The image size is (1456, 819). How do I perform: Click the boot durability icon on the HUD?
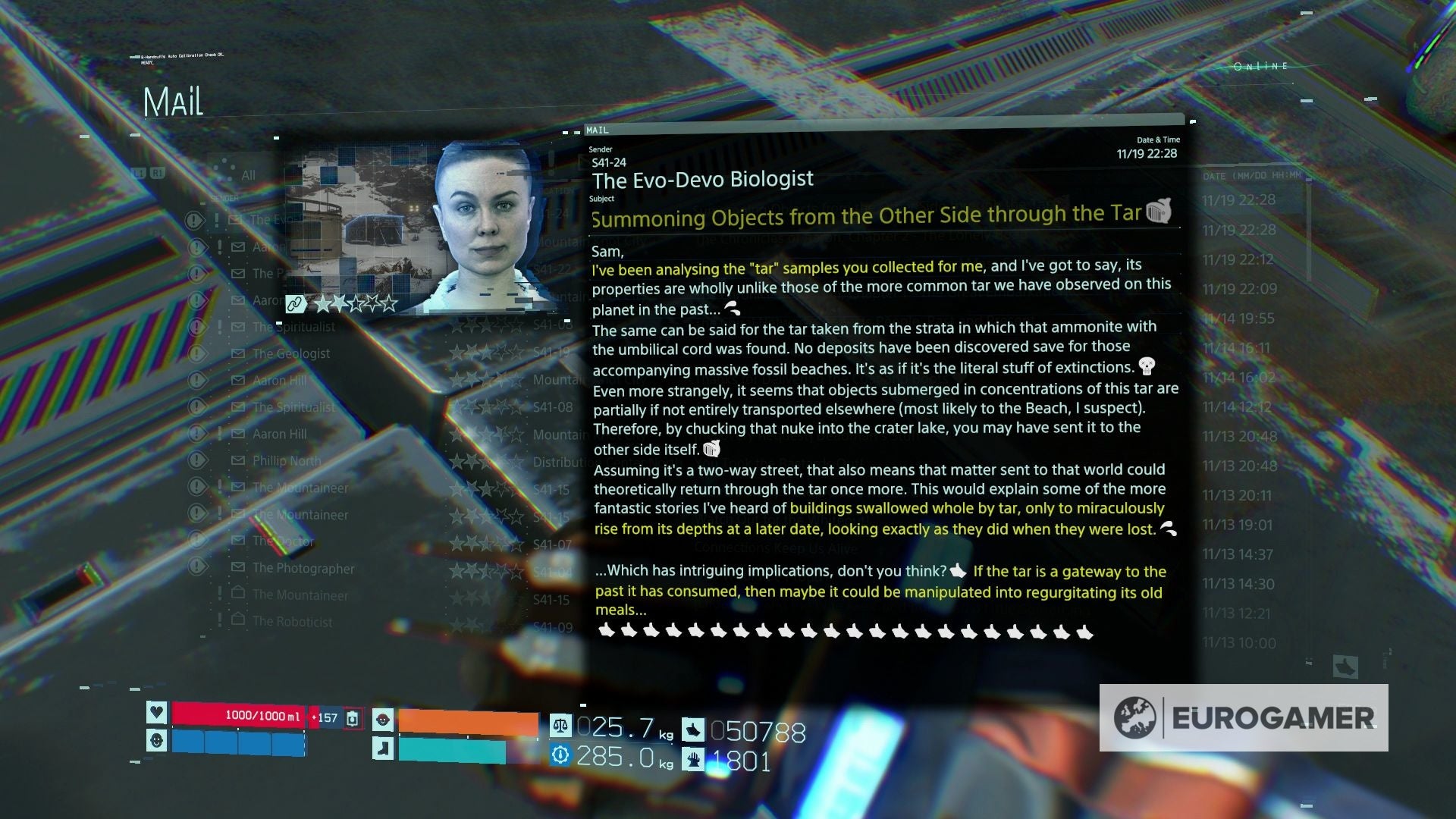(x=384, y=748)
